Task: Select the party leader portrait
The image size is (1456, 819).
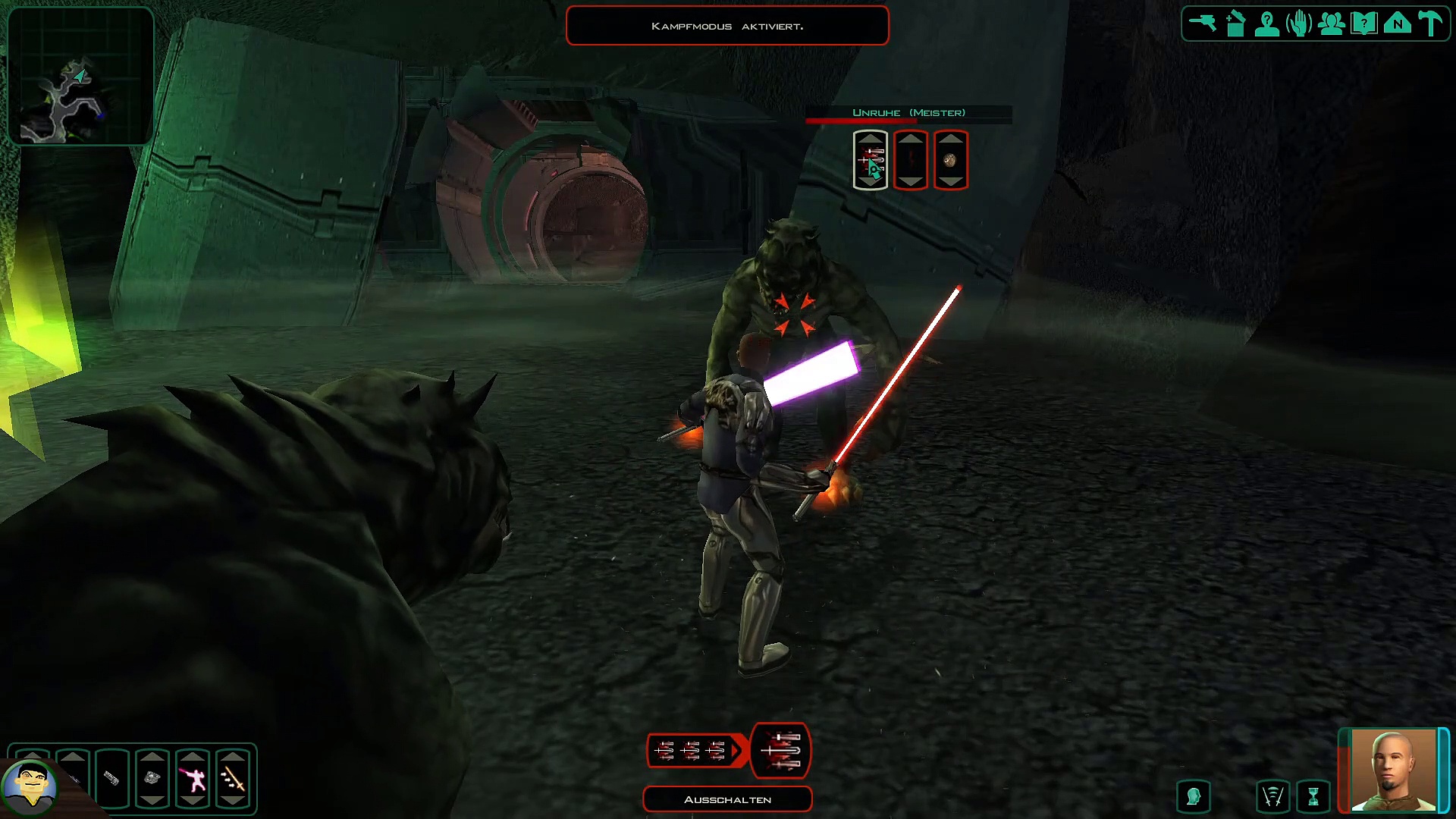Action: pyautogui.click(x=1393, y=769)
